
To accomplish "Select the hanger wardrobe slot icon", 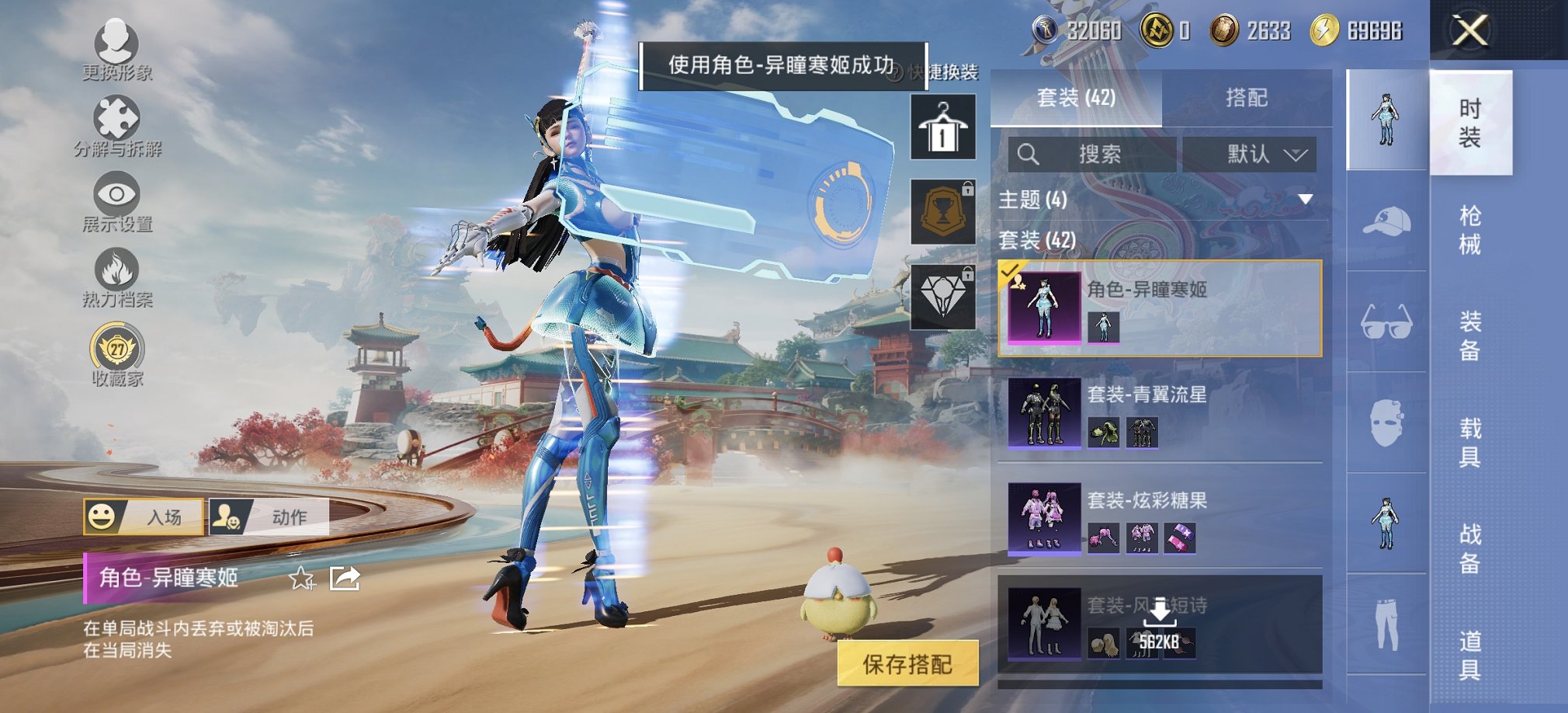I will (943, 127).
